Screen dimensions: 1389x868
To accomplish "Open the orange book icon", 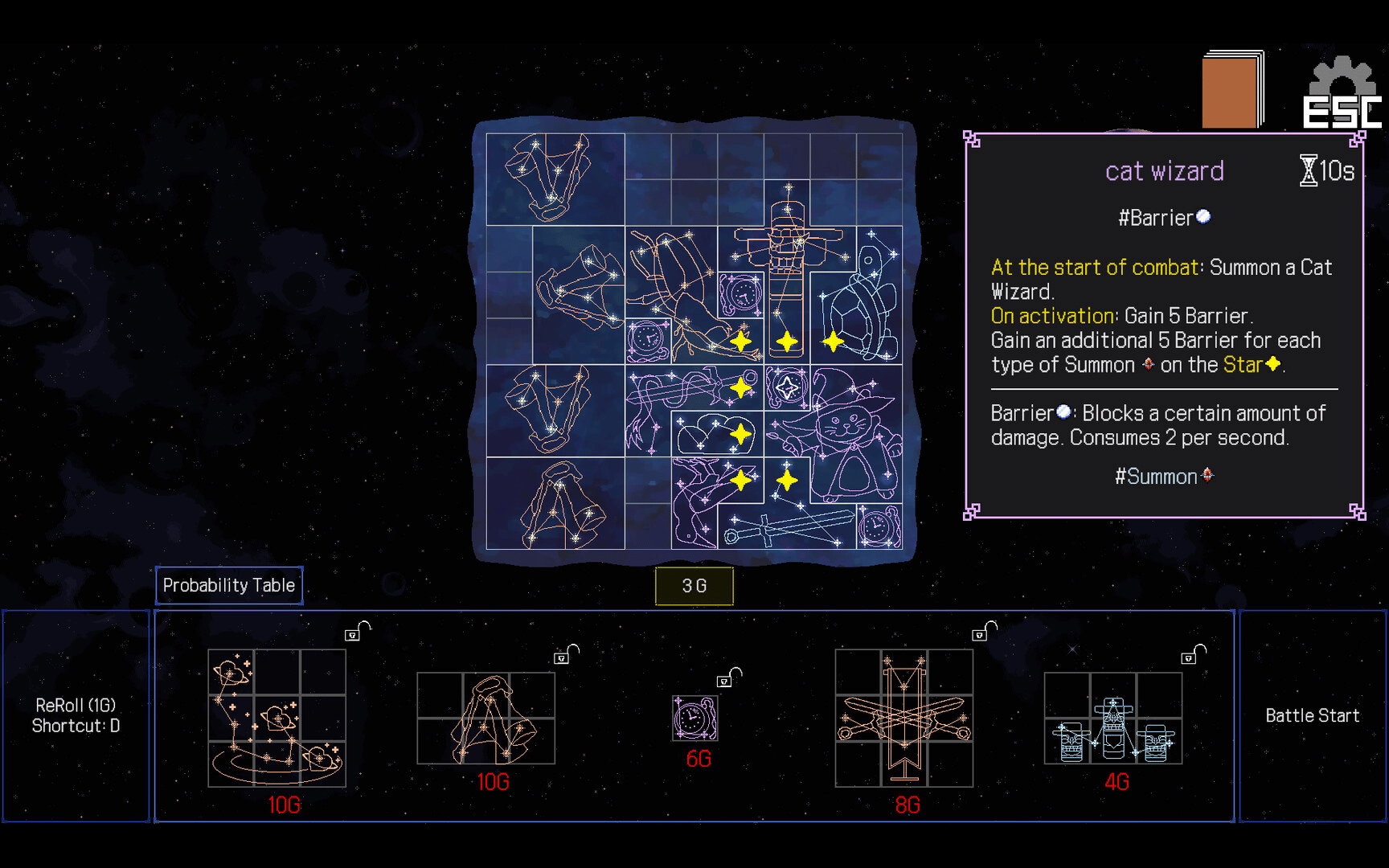I will click(1231, 90).
